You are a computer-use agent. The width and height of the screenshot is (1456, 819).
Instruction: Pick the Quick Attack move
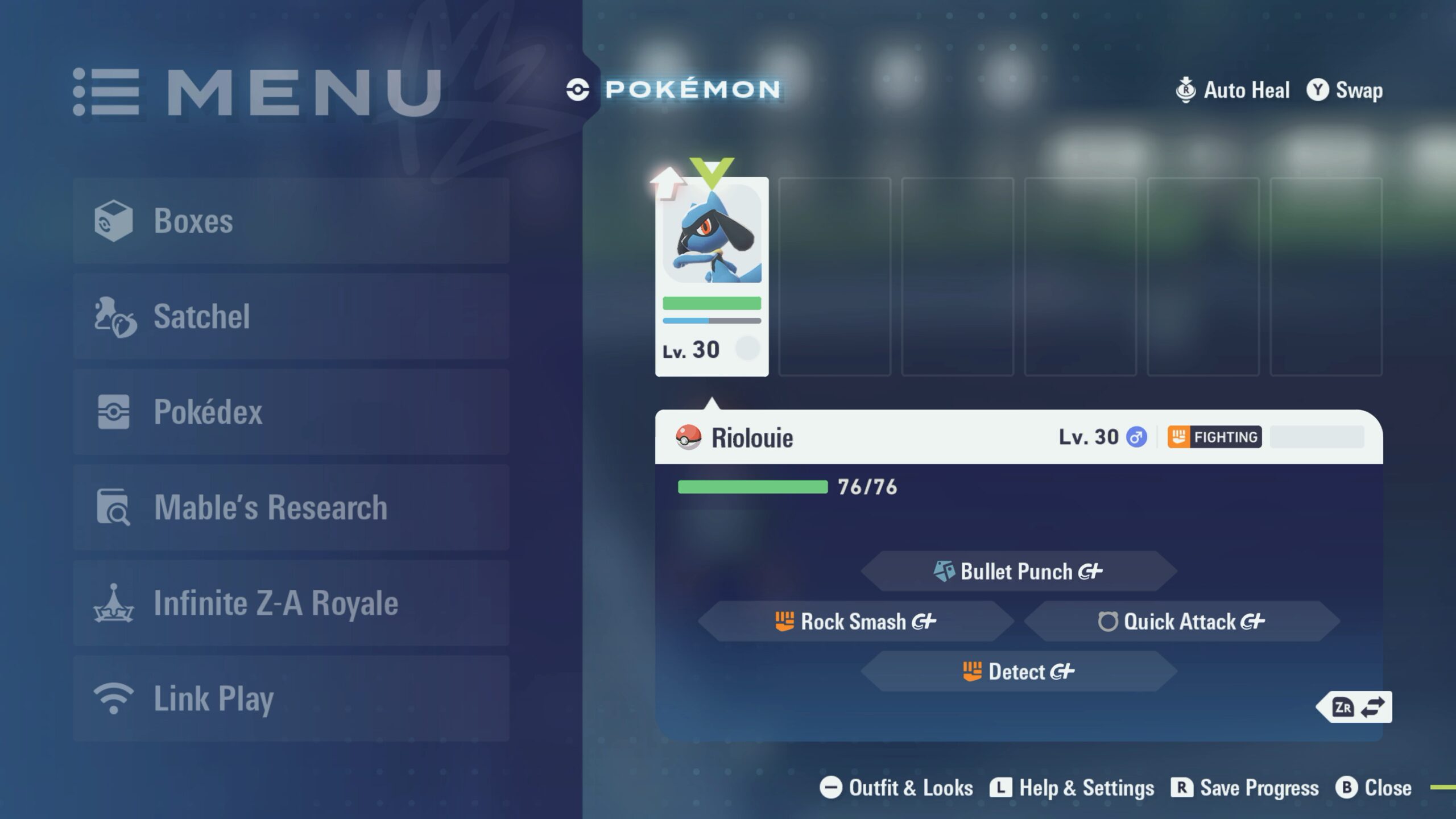coord(1181,621)
